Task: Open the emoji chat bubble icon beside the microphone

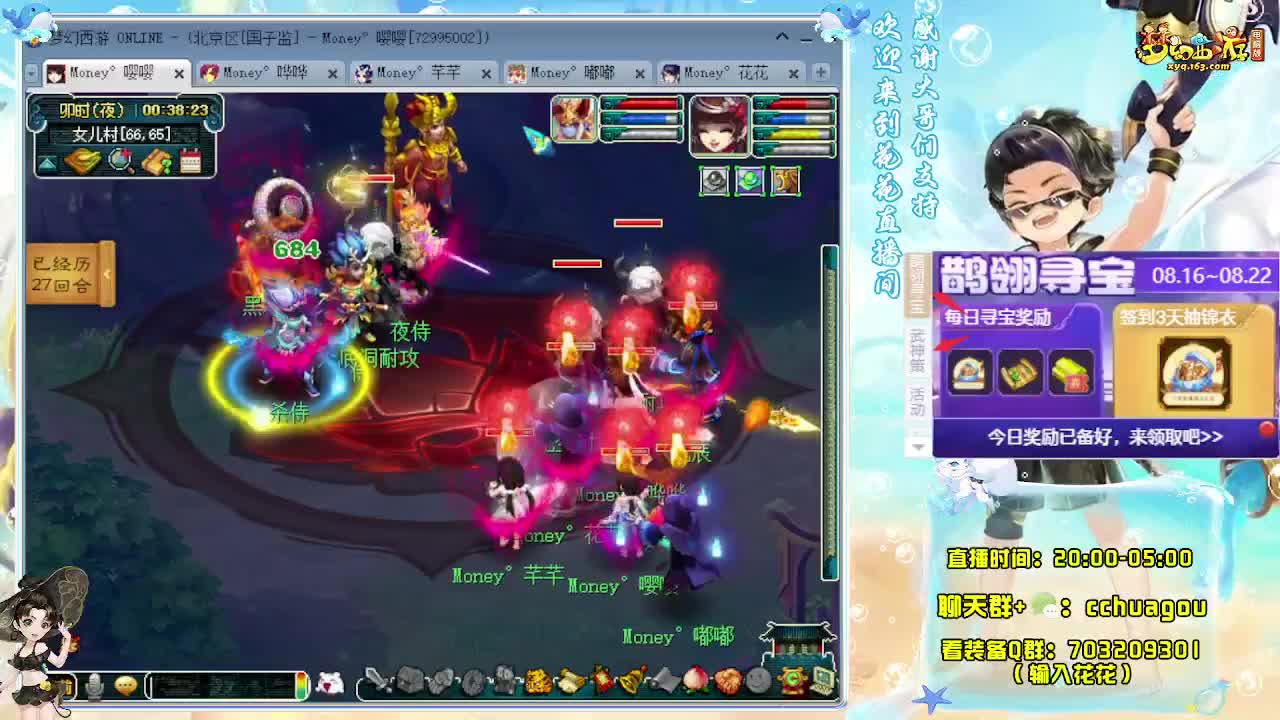Action: (124, 685)
